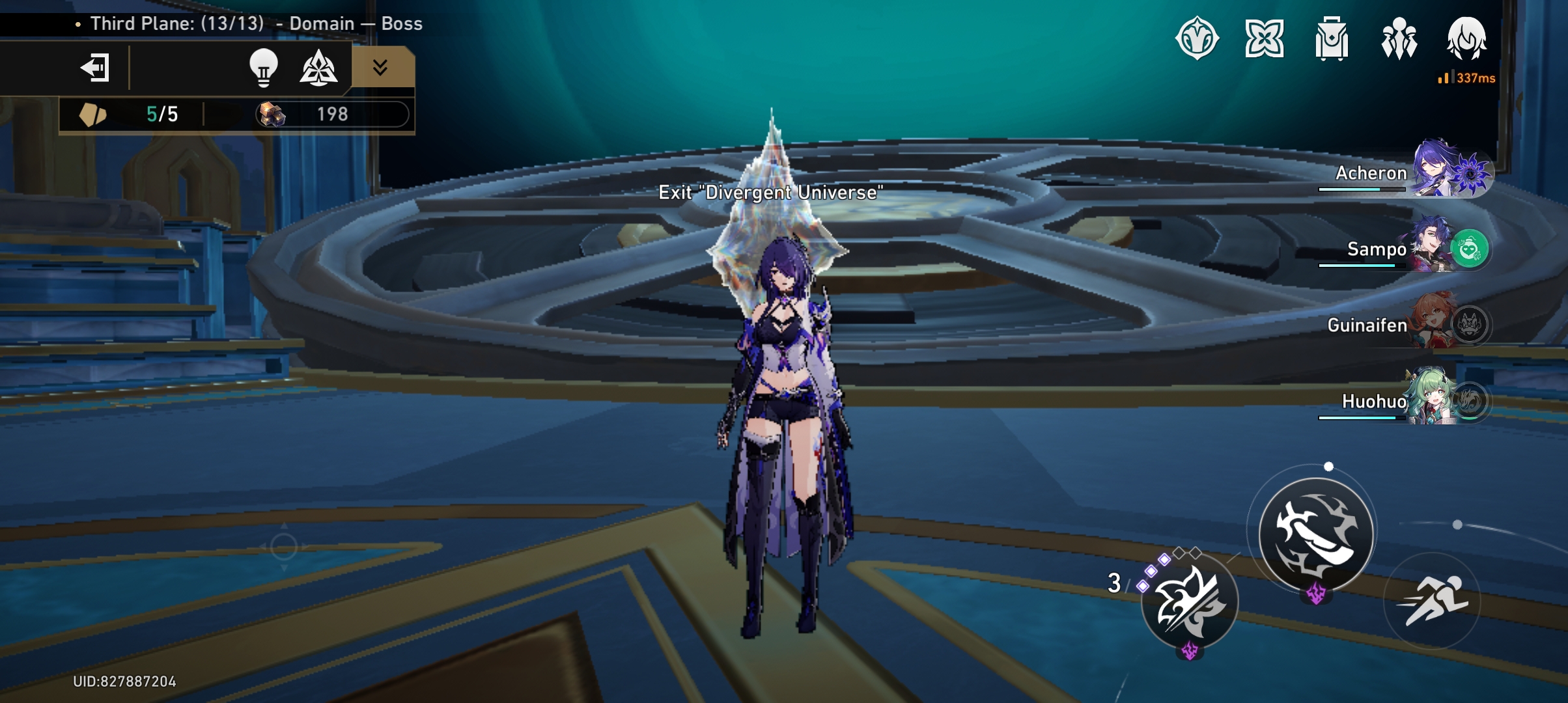The width and height of the screenshot is (1568, 703).
Task: Open the lightbulb hint icon
Action: click(262, 67)
